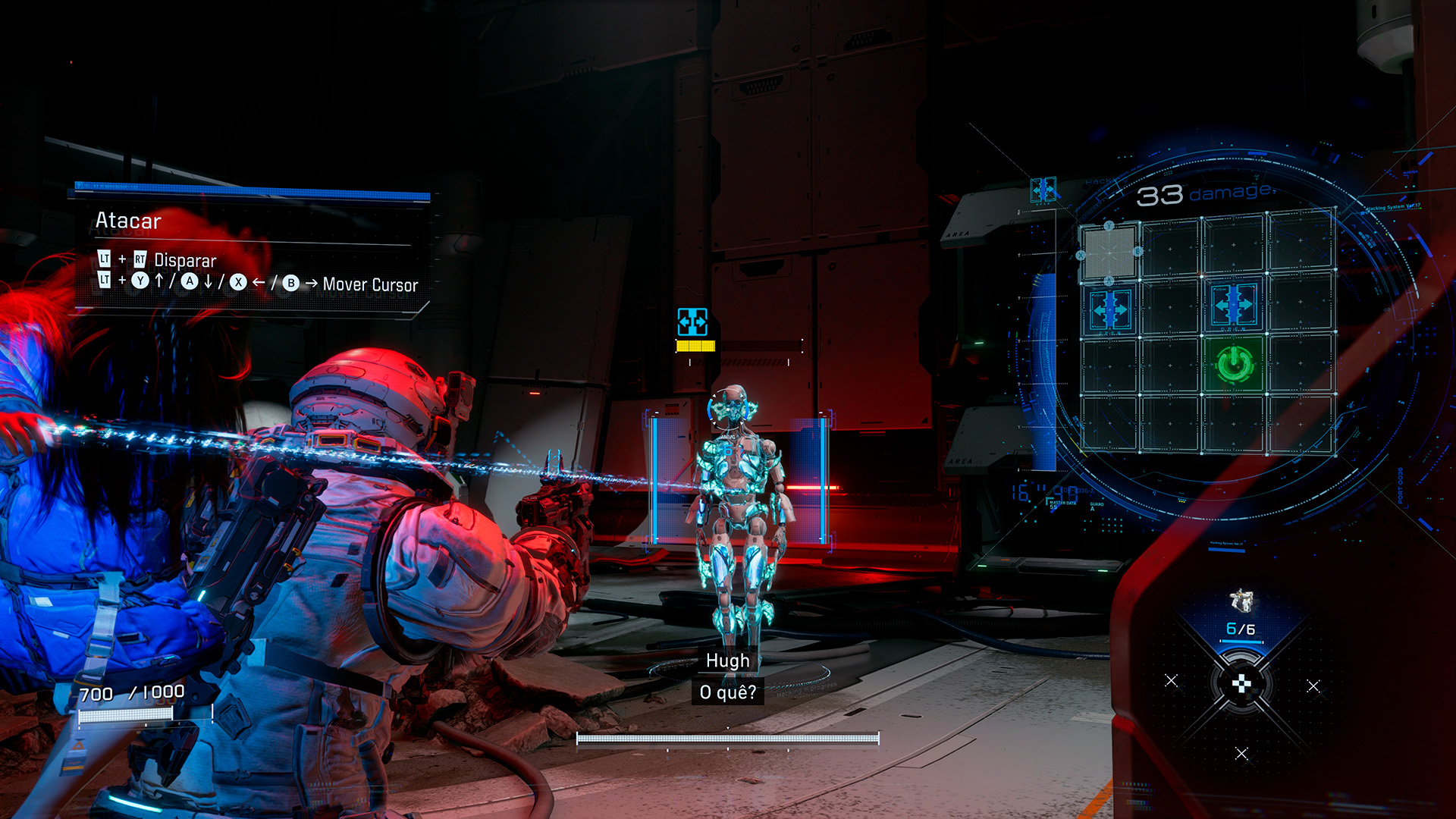
Task: Click the grey cursor tile in hacking grid
Action: pos(1109,251)
